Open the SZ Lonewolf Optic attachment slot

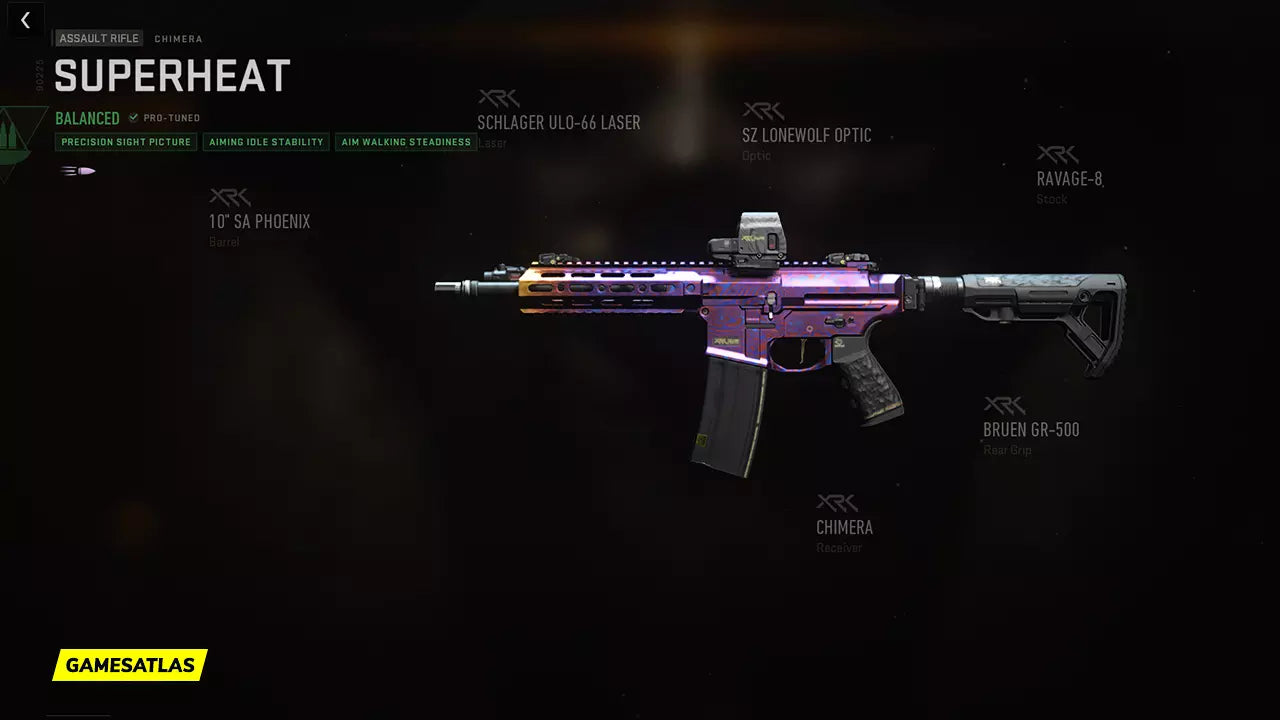point(806,135)
